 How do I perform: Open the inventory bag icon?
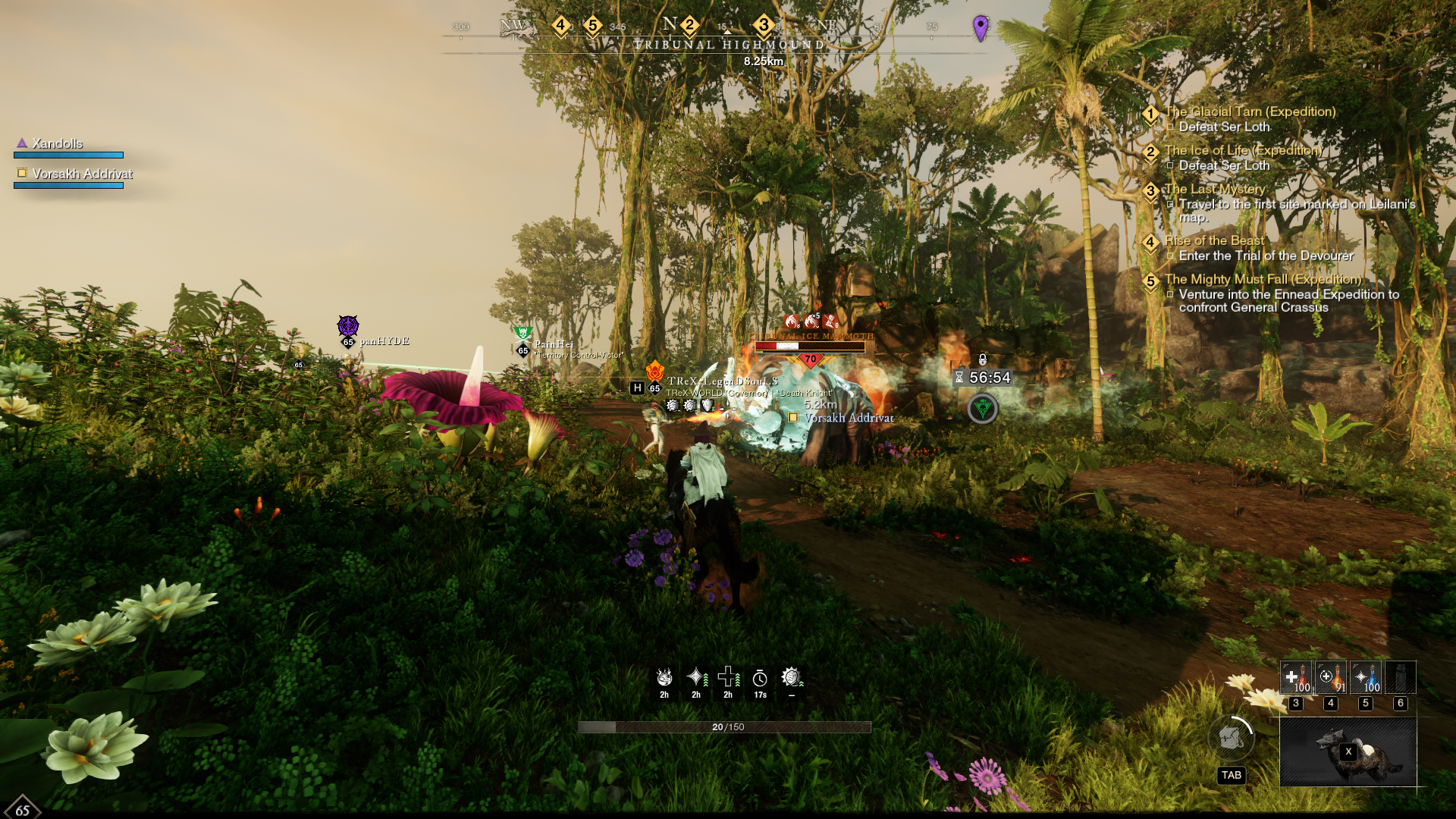coord(1231,737)
